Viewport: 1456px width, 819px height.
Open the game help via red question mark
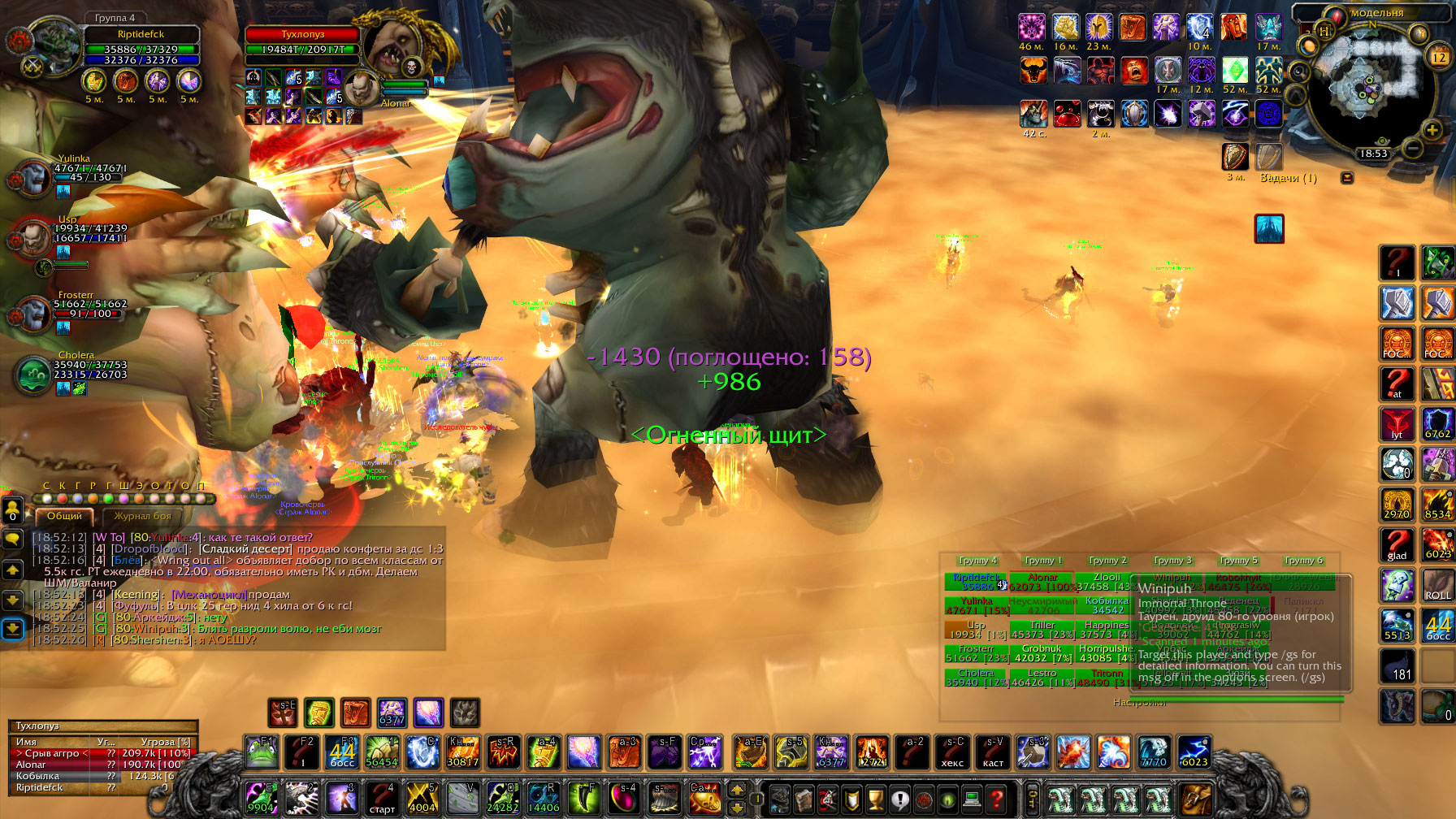pyautogui.click(x=997, y=799)
